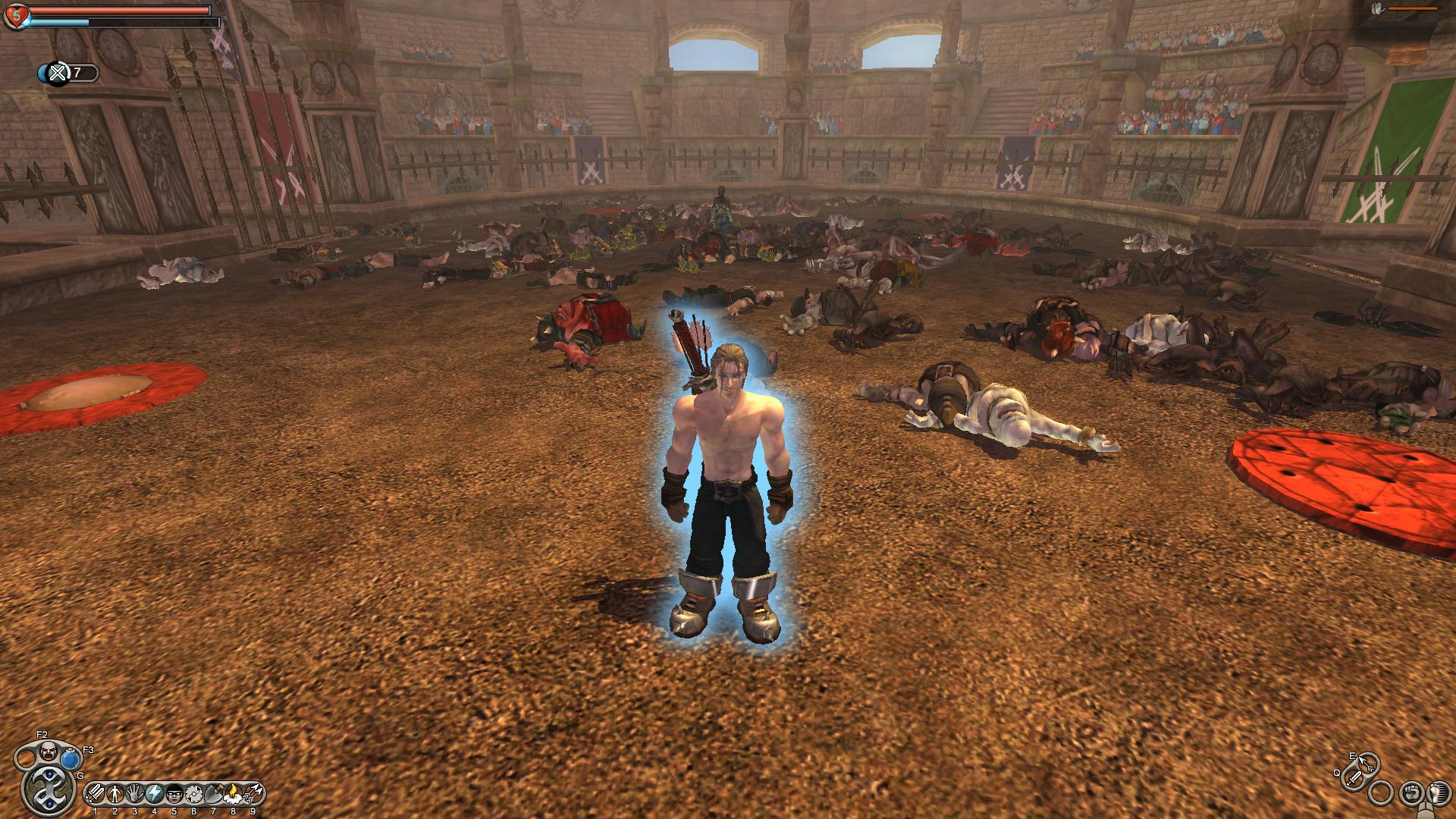This screenshot has height=819, width=1456.
Task: Cast the lightning bolt spell
Action: tap(155, 794)
